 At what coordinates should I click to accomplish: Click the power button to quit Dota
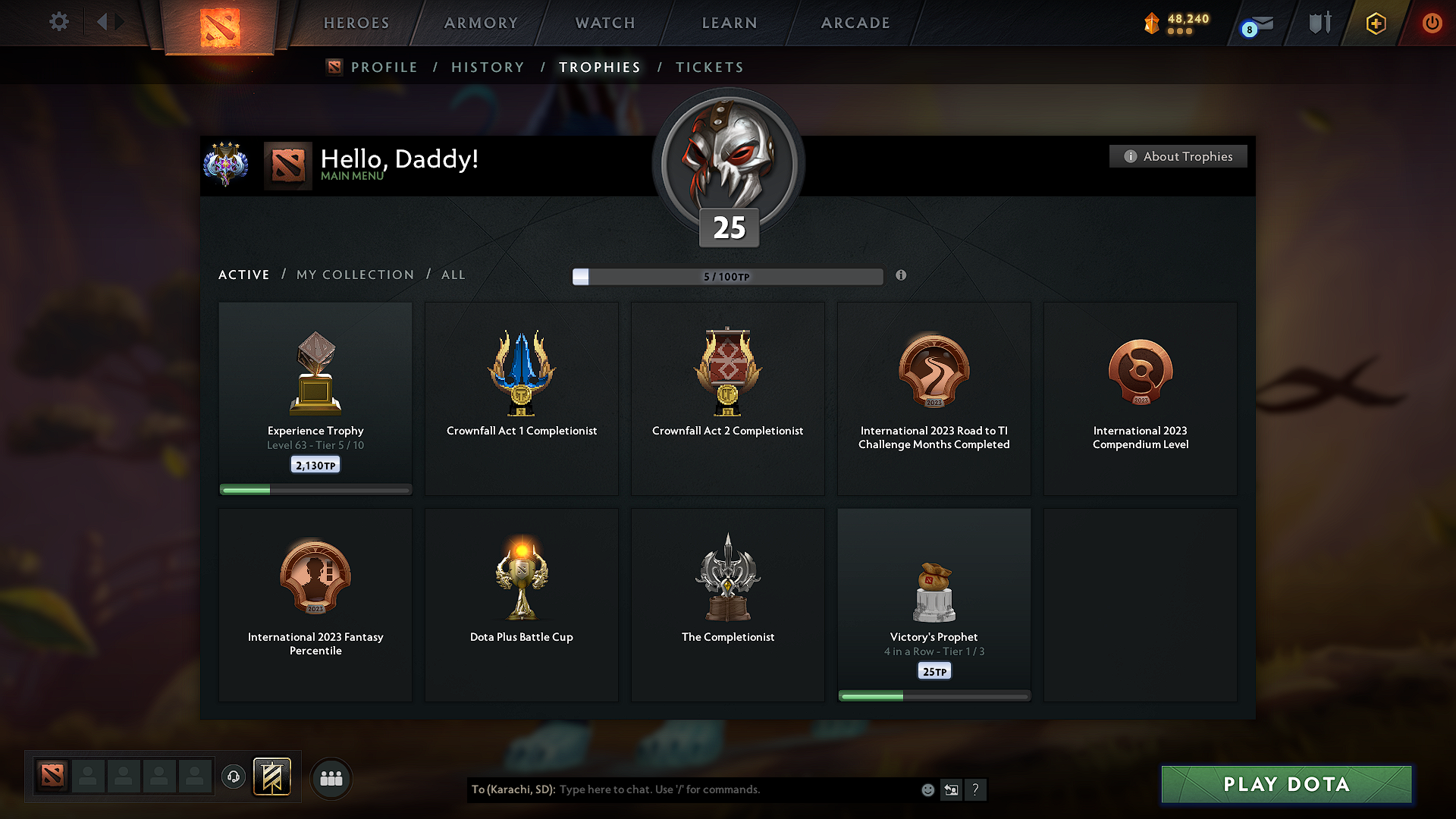click(1432, 23)
